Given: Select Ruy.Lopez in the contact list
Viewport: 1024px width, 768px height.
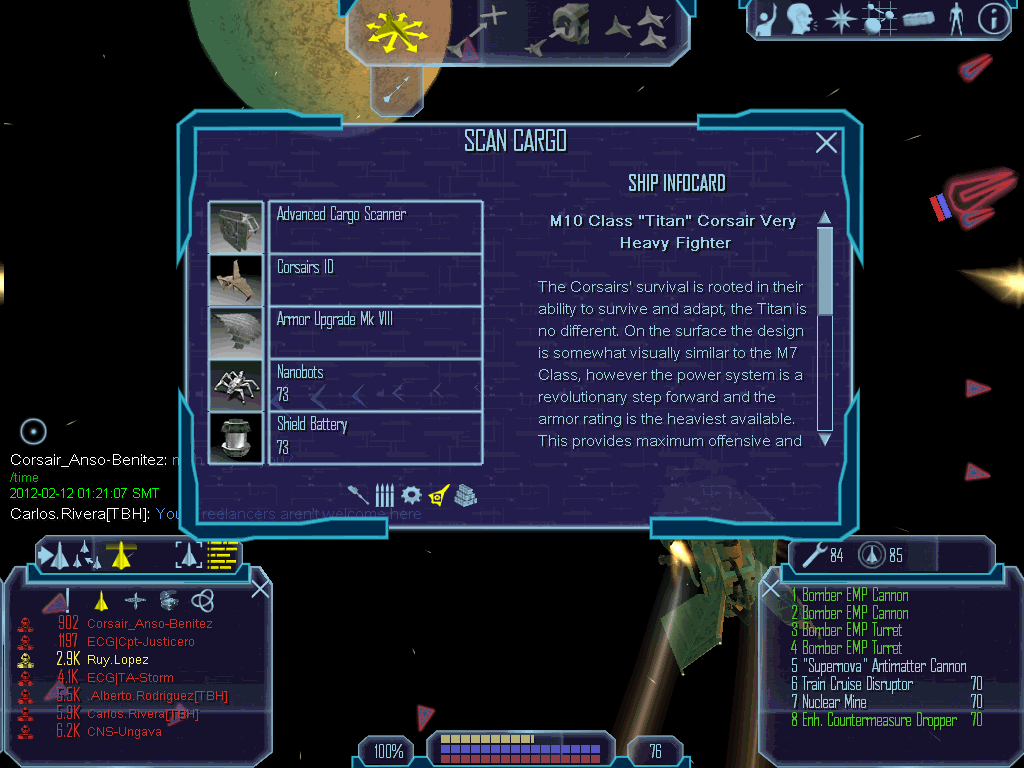Looking at the screenshot, I should point(117,660).
